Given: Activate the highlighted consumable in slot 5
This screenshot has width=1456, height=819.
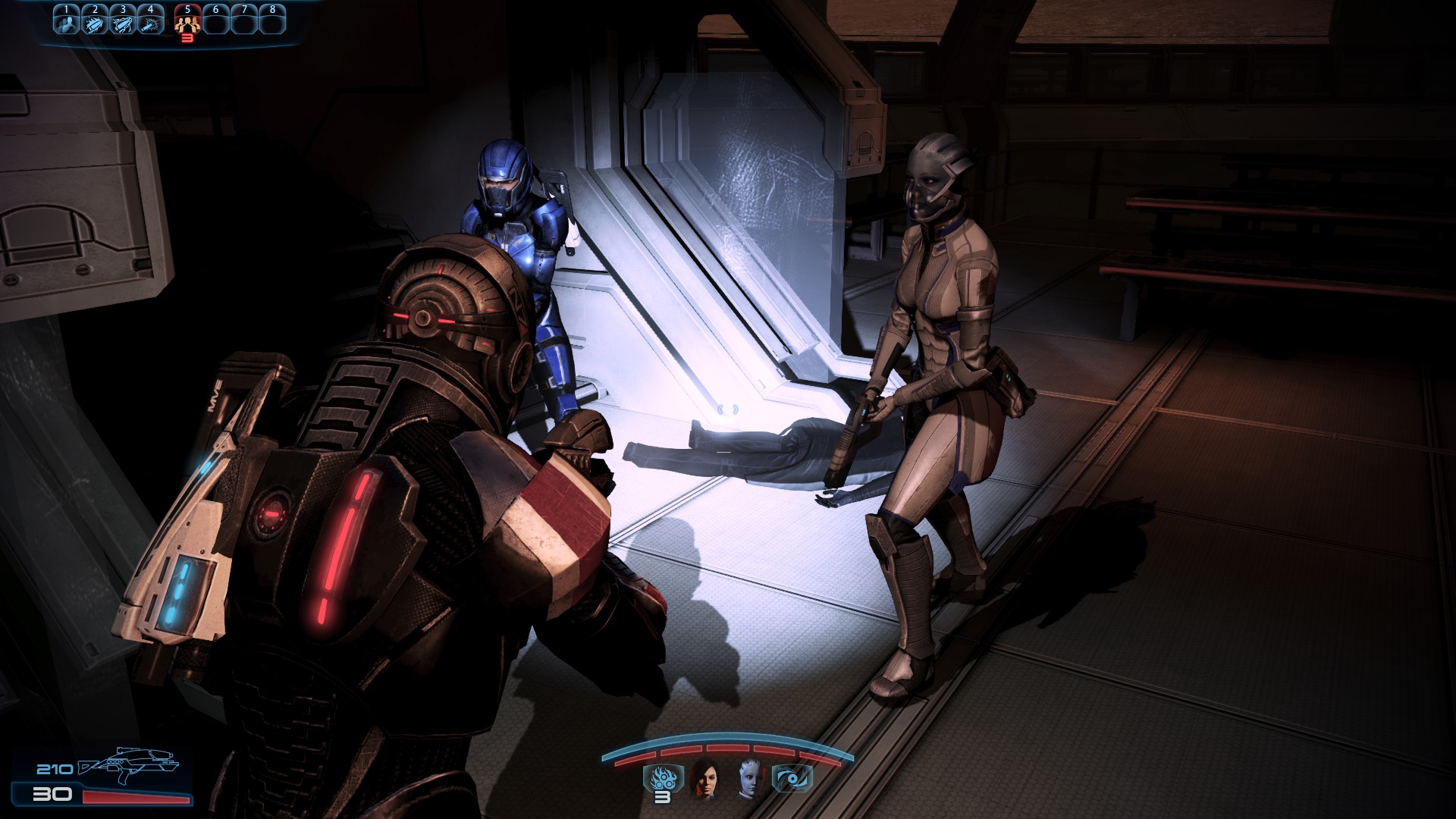Looking at the screenshot, I should pos(186,23).
